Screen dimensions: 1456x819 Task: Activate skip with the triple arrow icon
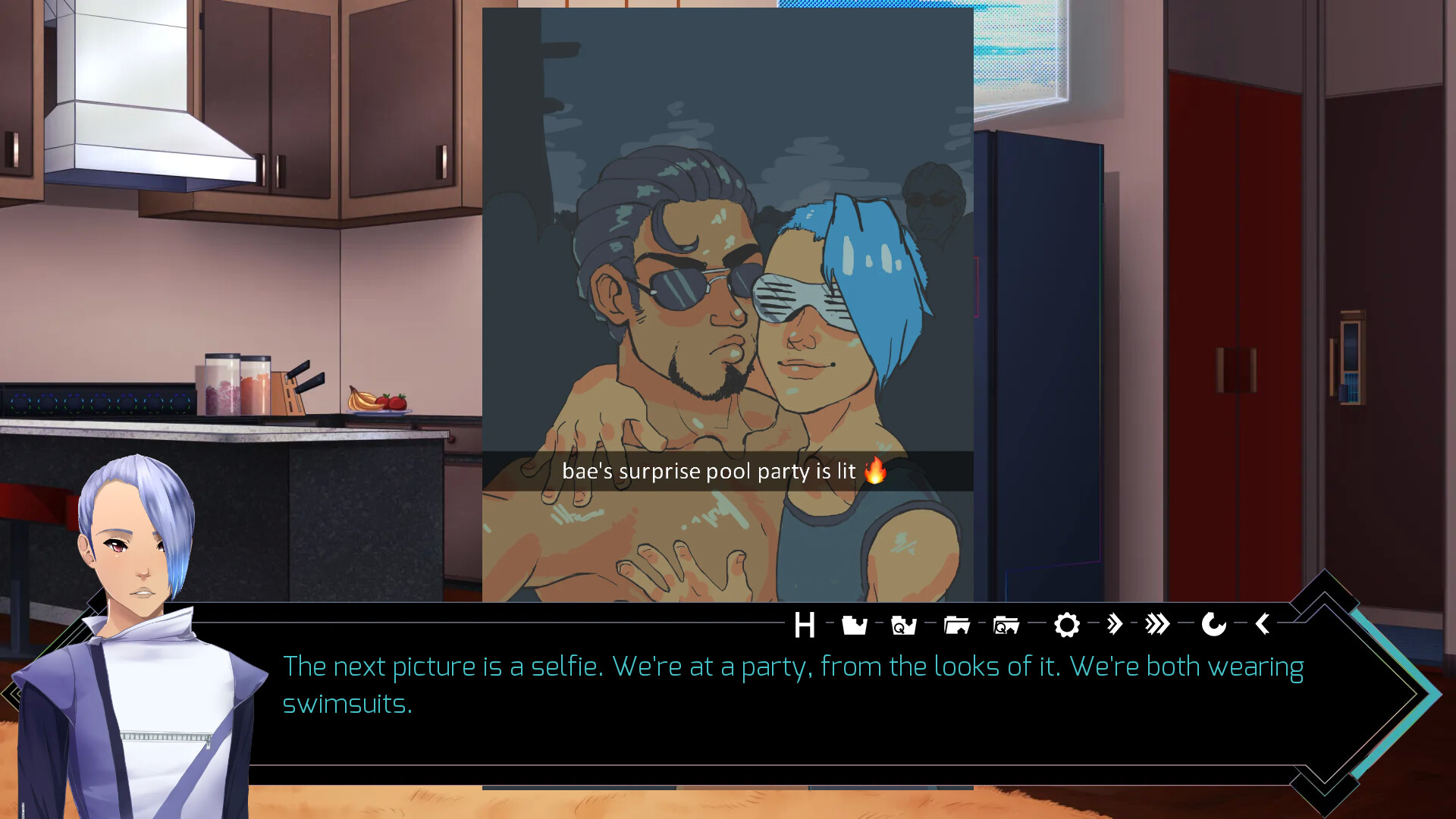click(1158, 625)
